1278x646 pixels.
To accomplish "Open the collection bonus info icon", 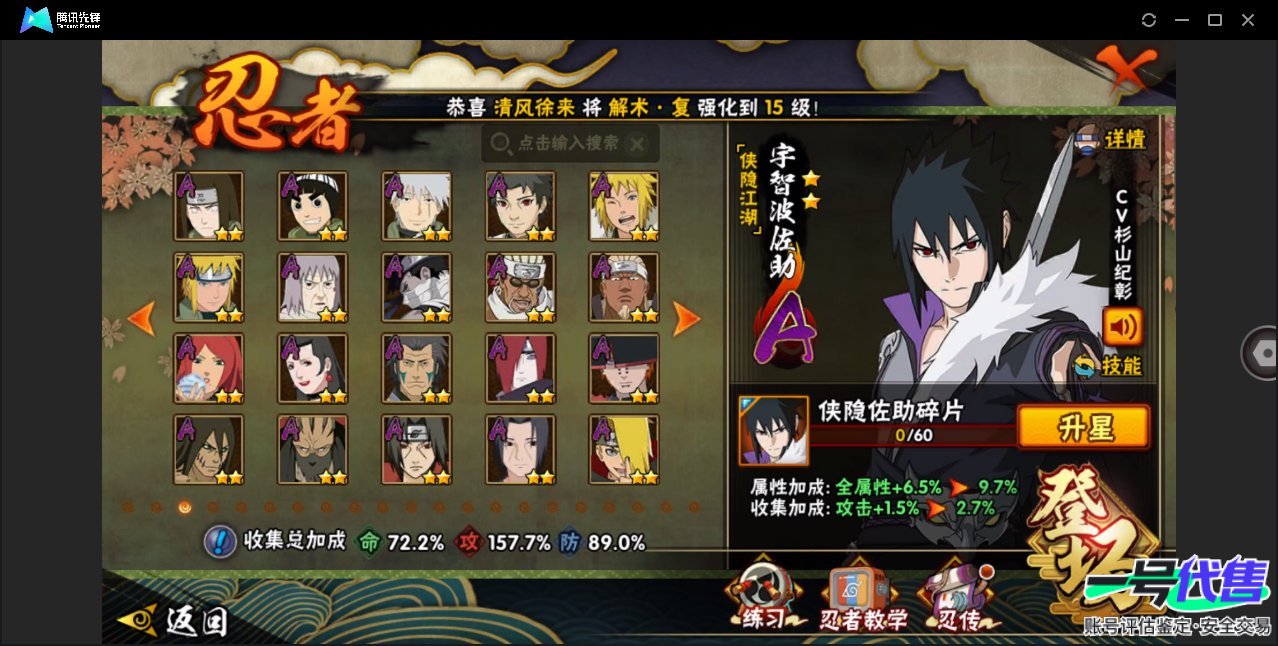I will [x=219, y=542].
